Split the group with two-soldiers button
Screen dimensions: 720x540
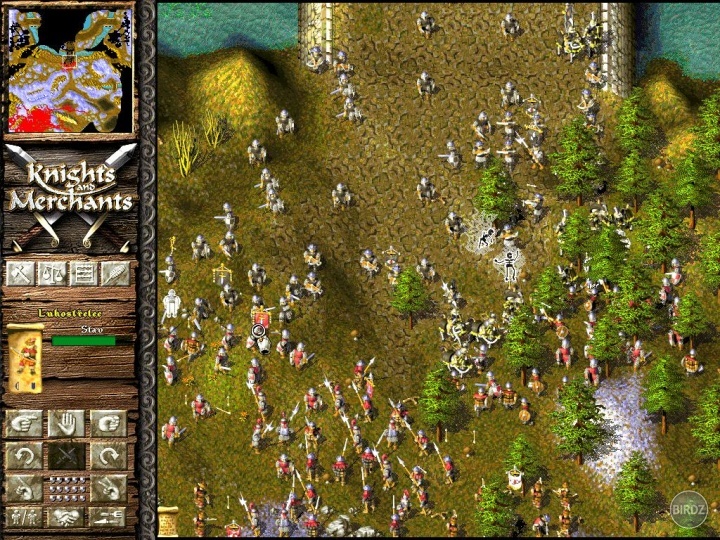pos(23,518)
